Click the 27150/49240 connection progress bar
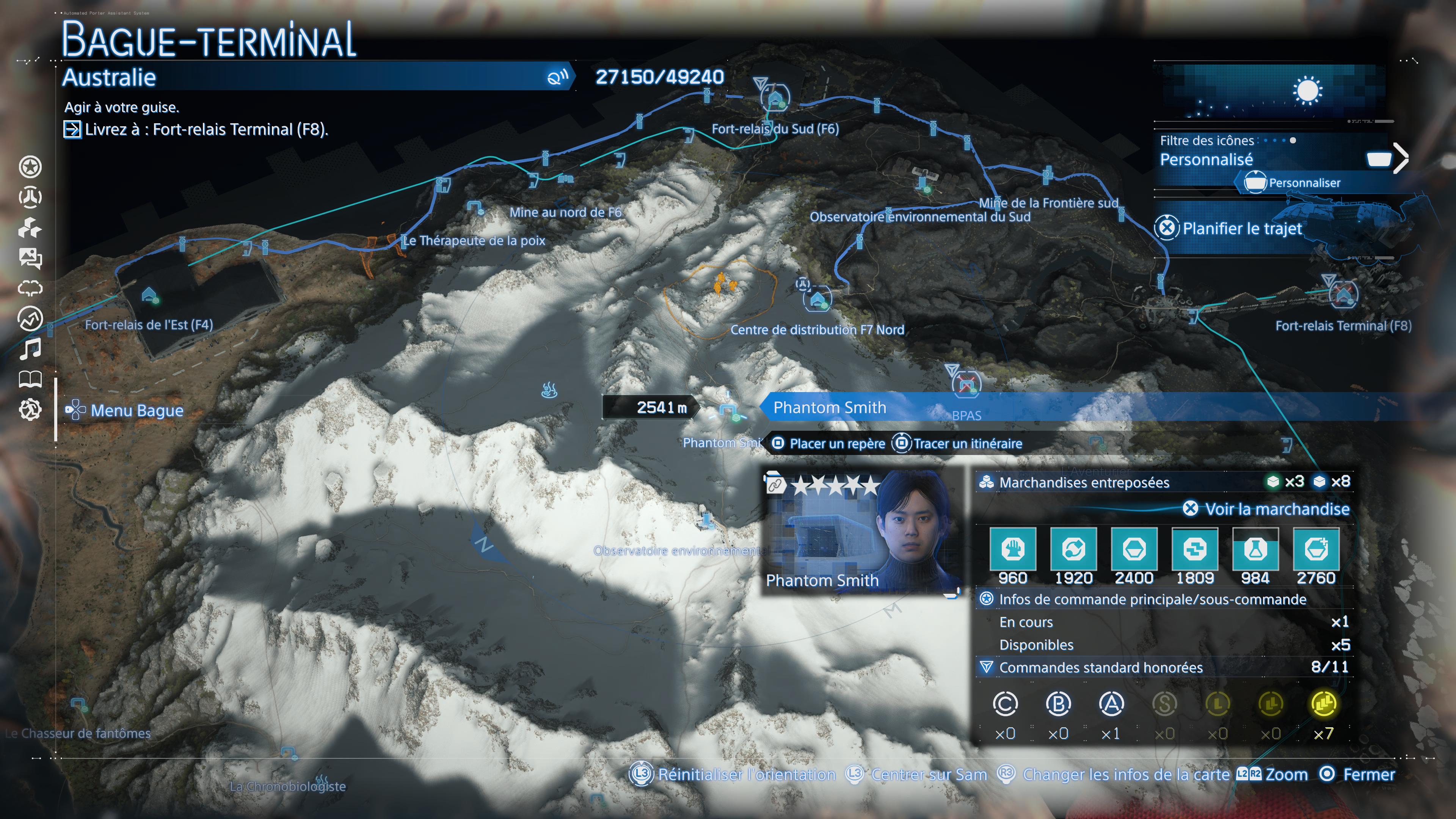This screenshot has height=819, width=1456. (659, 77)
